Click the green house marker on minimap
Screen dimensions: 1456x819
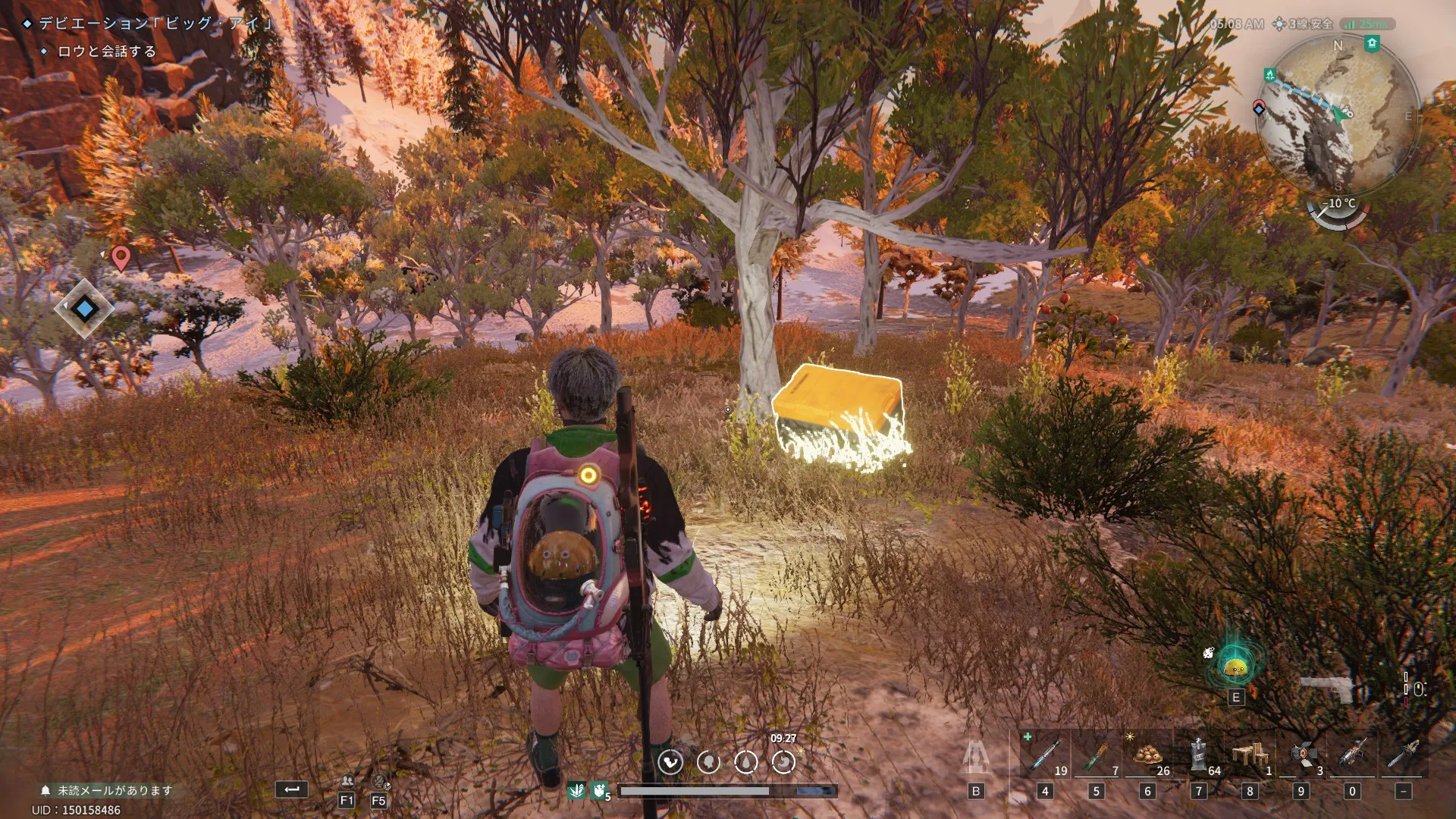click(x=1372, y=44)
